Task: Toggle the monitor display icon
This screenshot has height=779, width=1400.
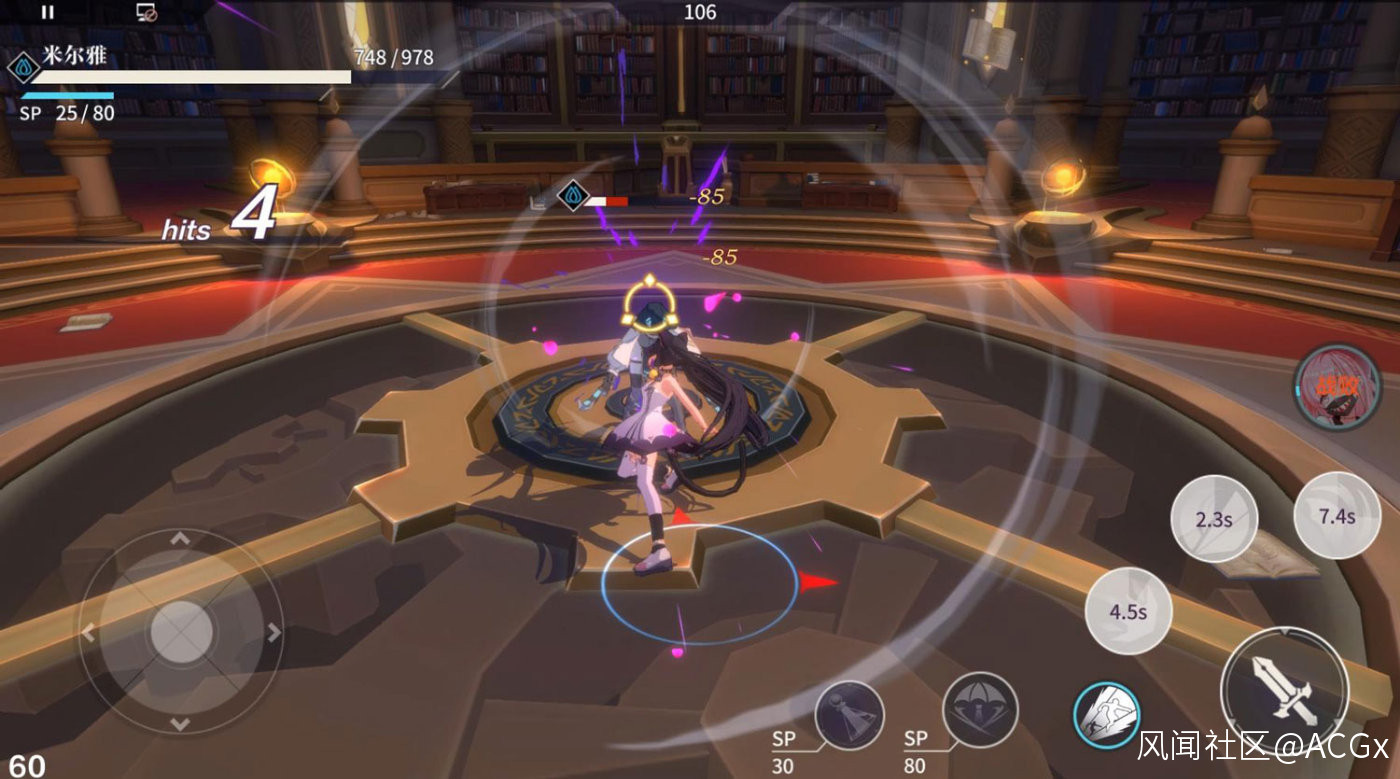Action: (147, 12)
